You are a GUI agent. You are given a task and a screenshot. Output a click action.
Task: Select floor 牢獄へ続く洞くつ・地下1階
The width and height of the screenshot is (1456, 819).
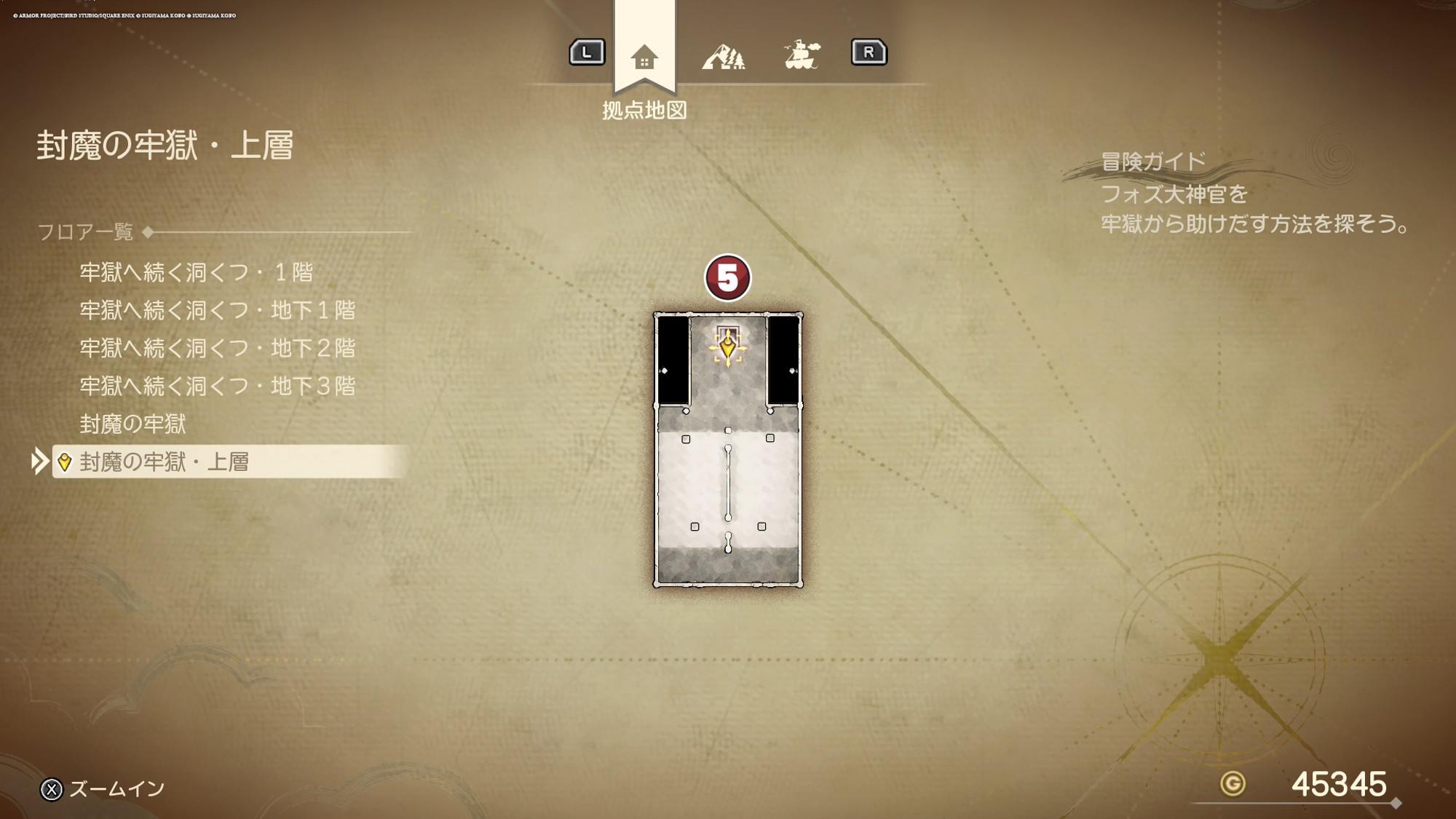click(x=217, y=310)
